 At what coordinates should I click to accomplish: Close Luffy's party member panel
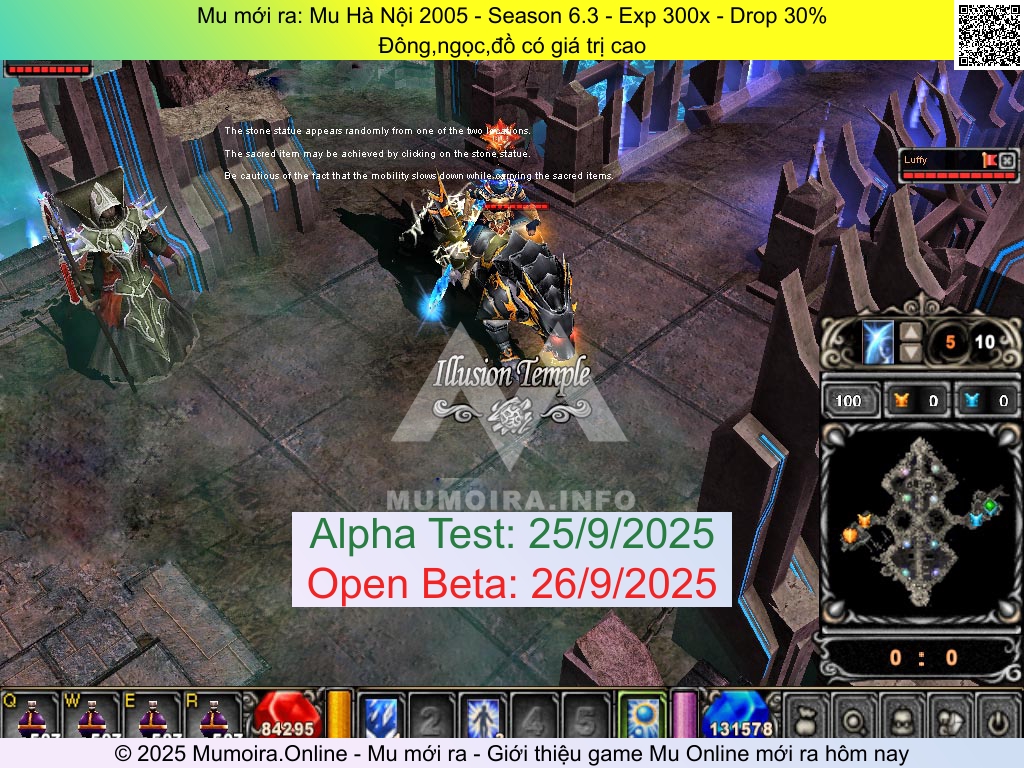coord(1007,160)
